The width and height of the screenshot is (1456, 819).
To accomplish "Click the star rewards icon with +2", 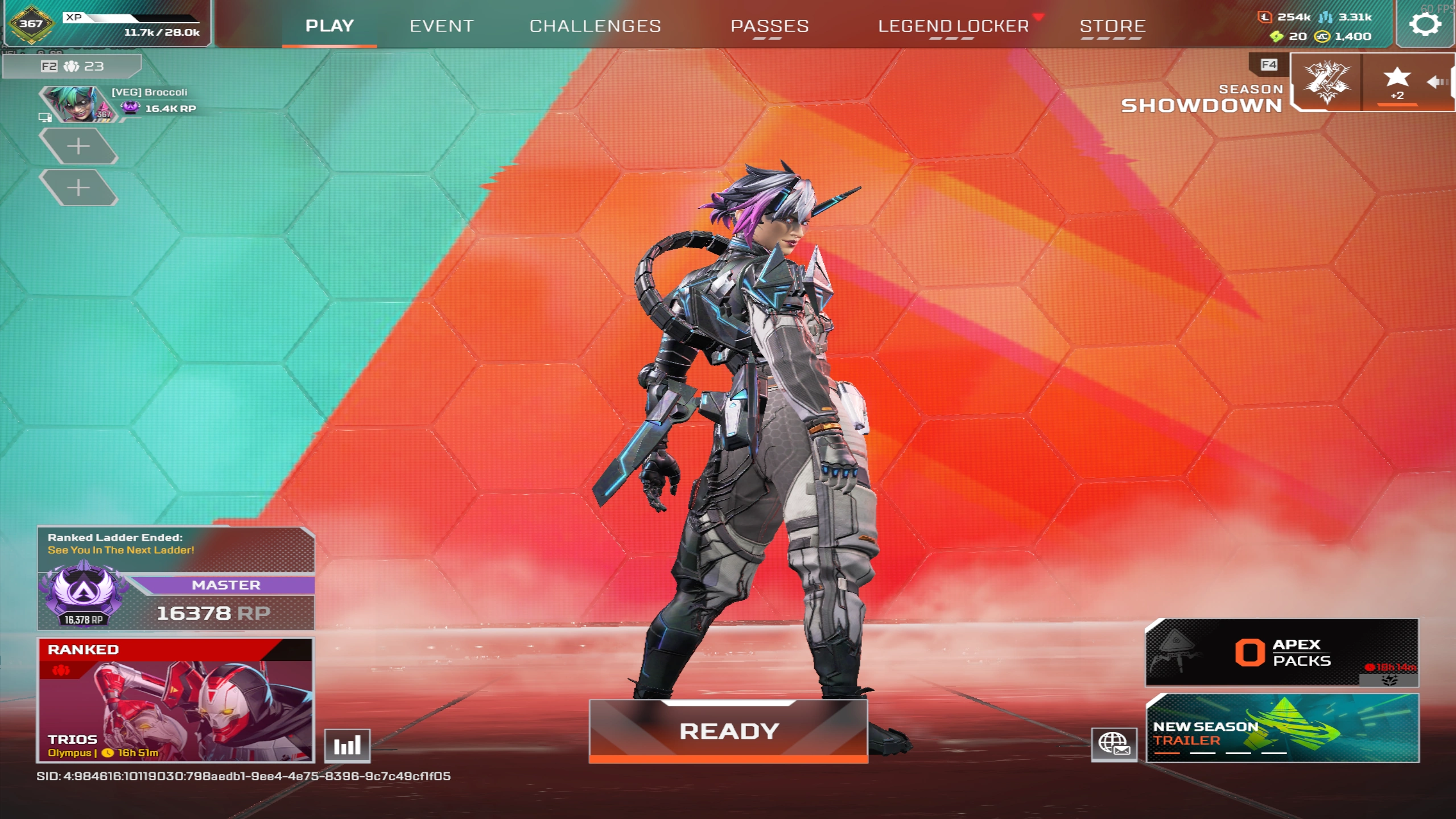I will coord(1396,83).
